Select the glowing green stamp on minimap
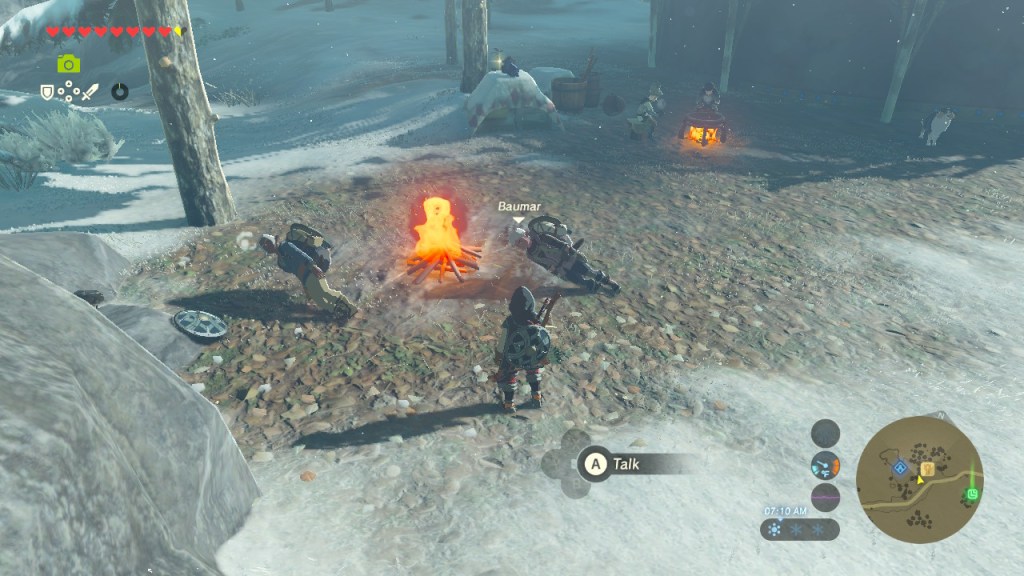This screenshot has height=576, width=1024. pyautogui.click(x=972, y=494)
